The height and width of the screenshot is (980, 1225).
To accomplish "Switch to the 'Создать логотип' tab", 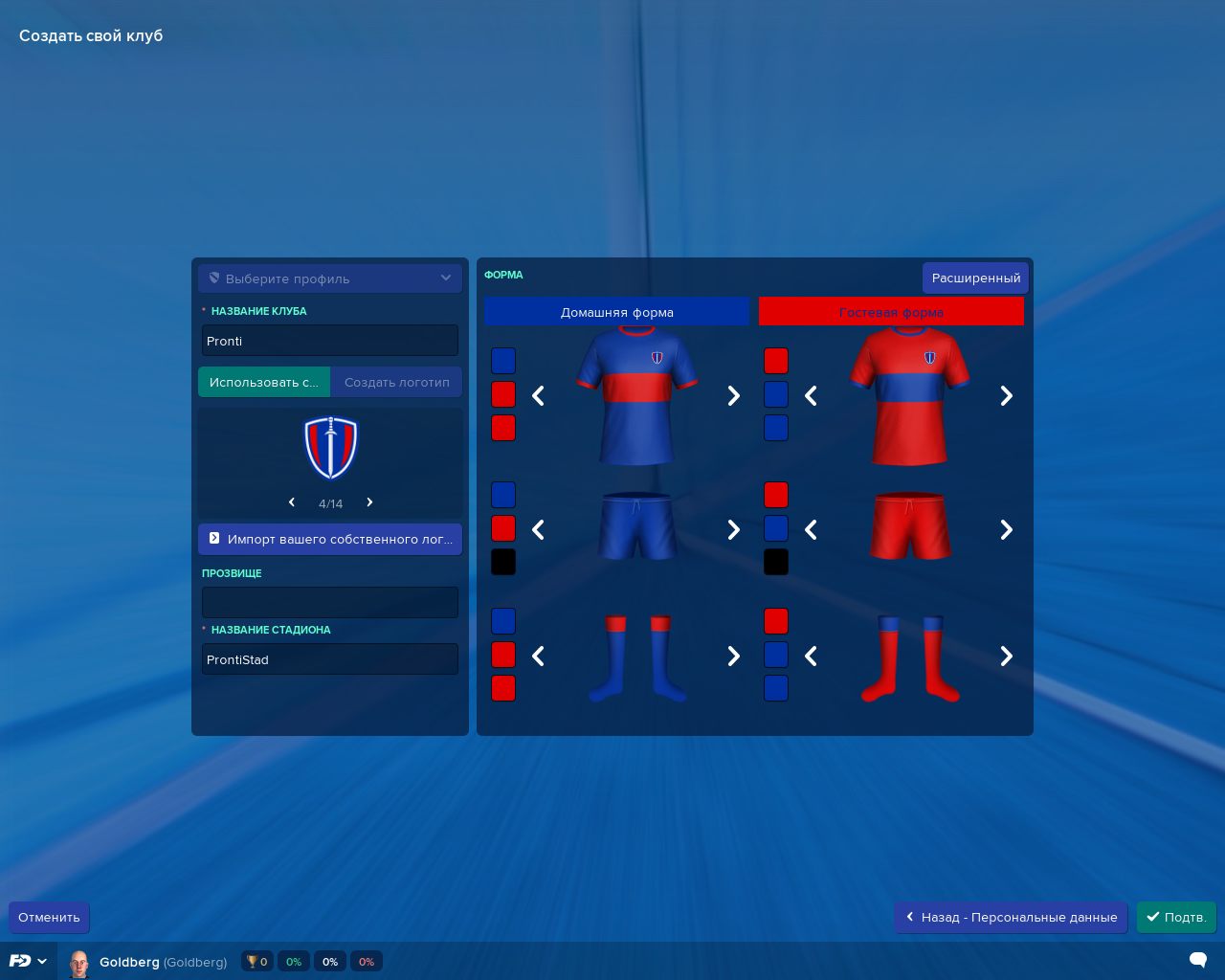I will [396, 382].
